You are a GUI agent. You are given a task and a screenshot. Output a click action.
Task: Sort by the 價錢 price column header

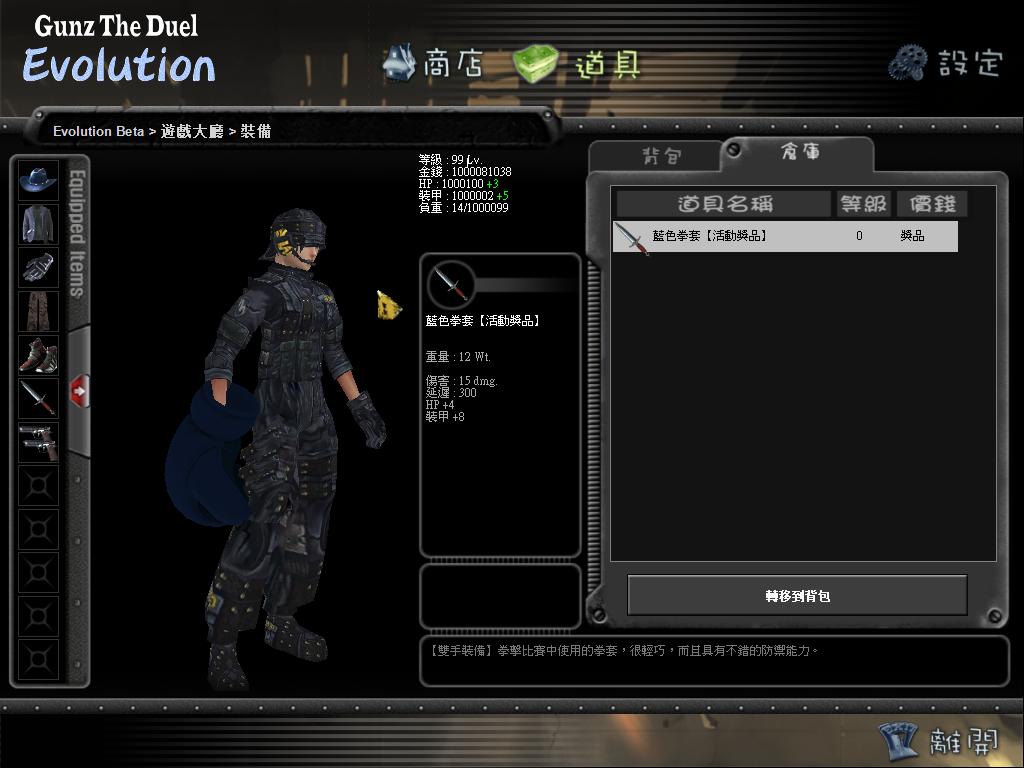pyautogui.click(x=931, y=204)
